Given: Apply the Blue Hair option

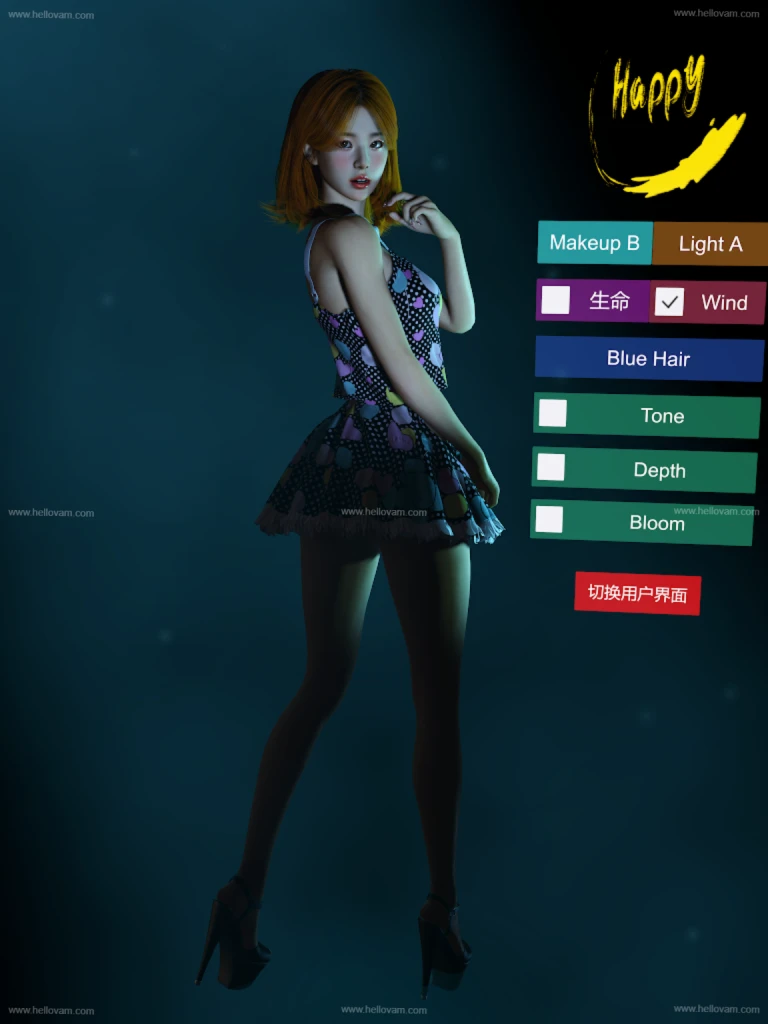Looking at the screenshot, I should [649, 359].
